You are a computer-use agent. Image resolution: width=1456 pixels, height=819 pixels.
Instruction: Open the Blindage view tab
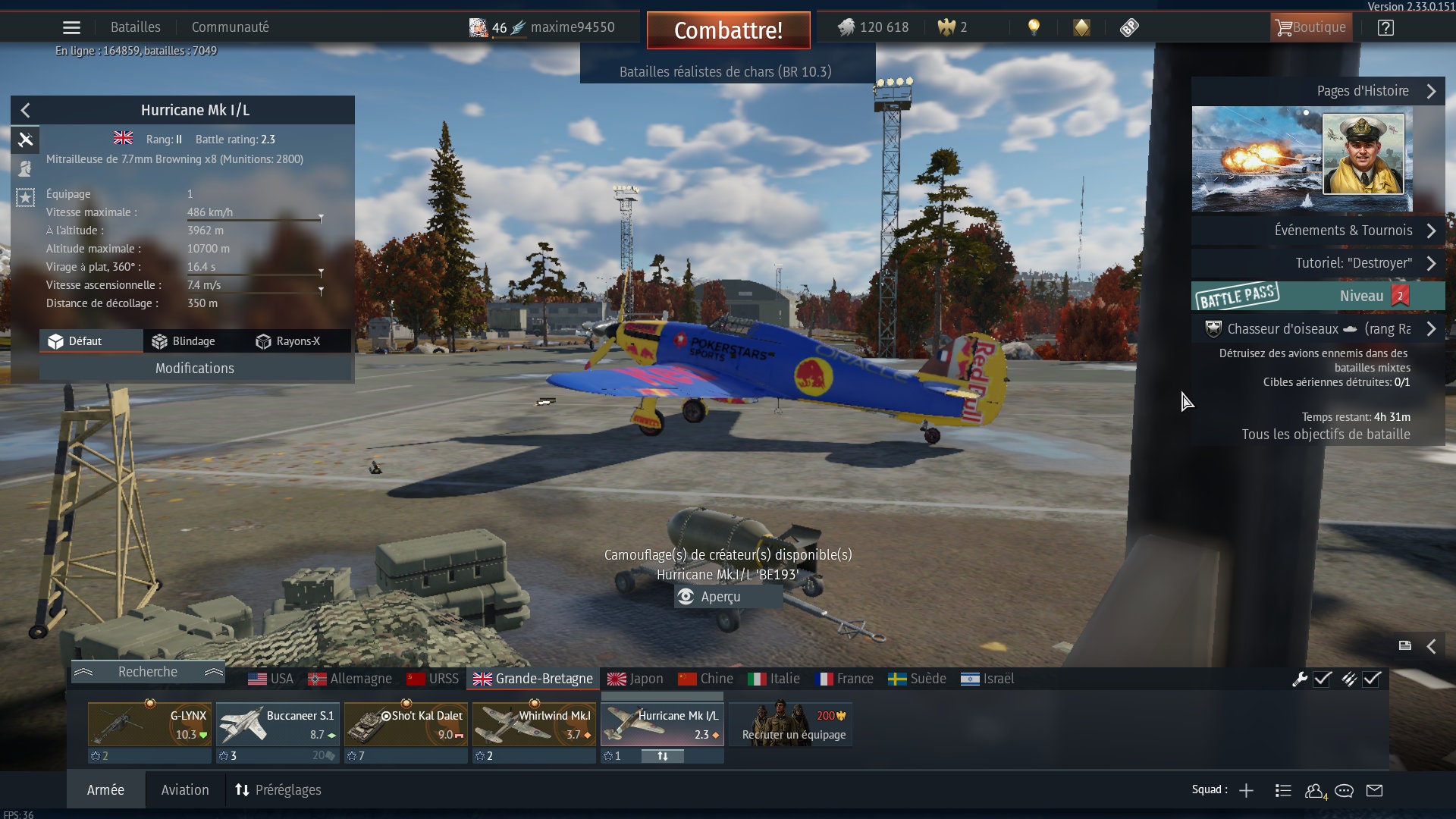[184, 341]
